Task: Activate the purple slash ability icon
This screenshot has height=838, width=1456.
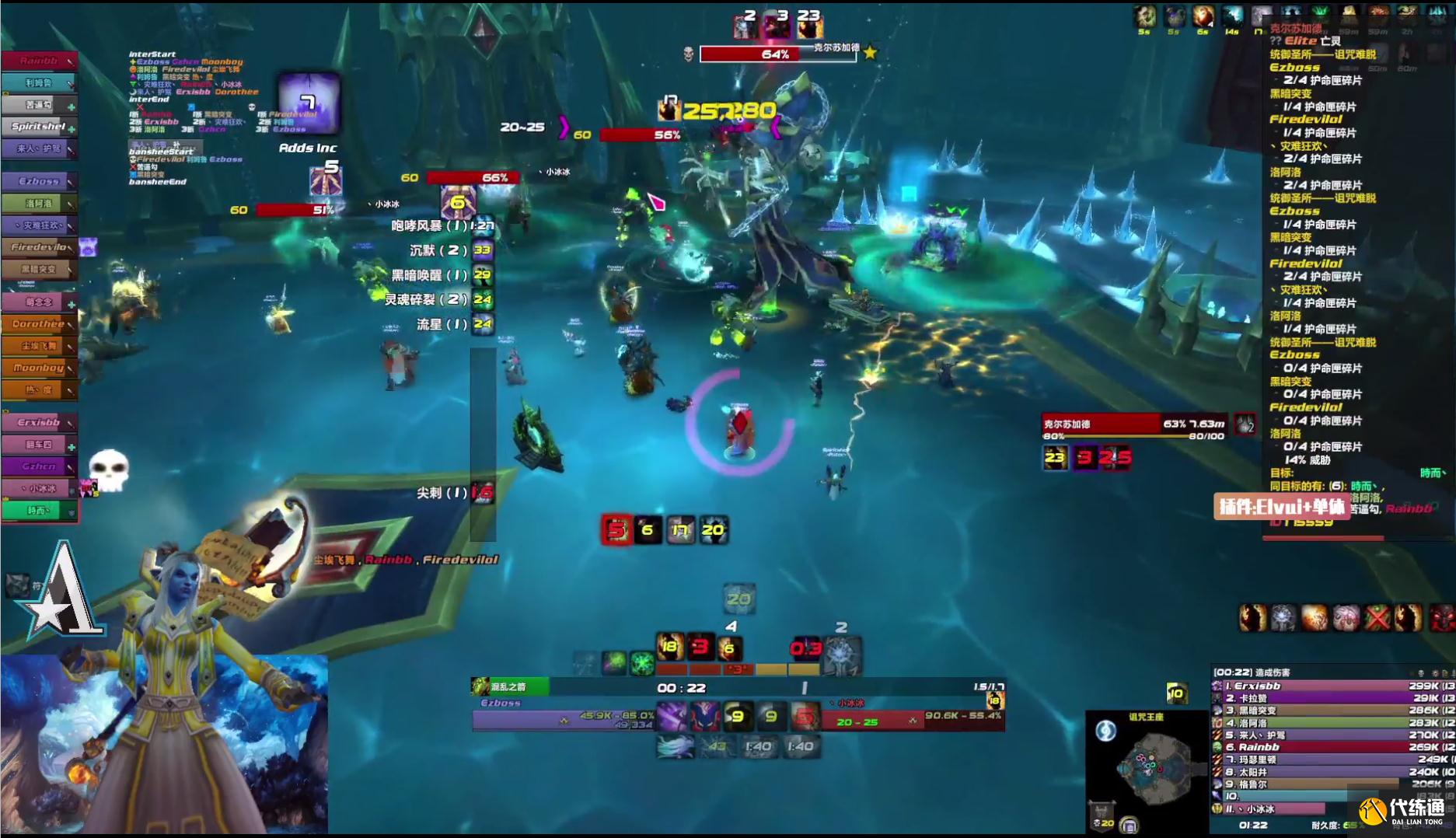Action: click(x=672, y=716)
